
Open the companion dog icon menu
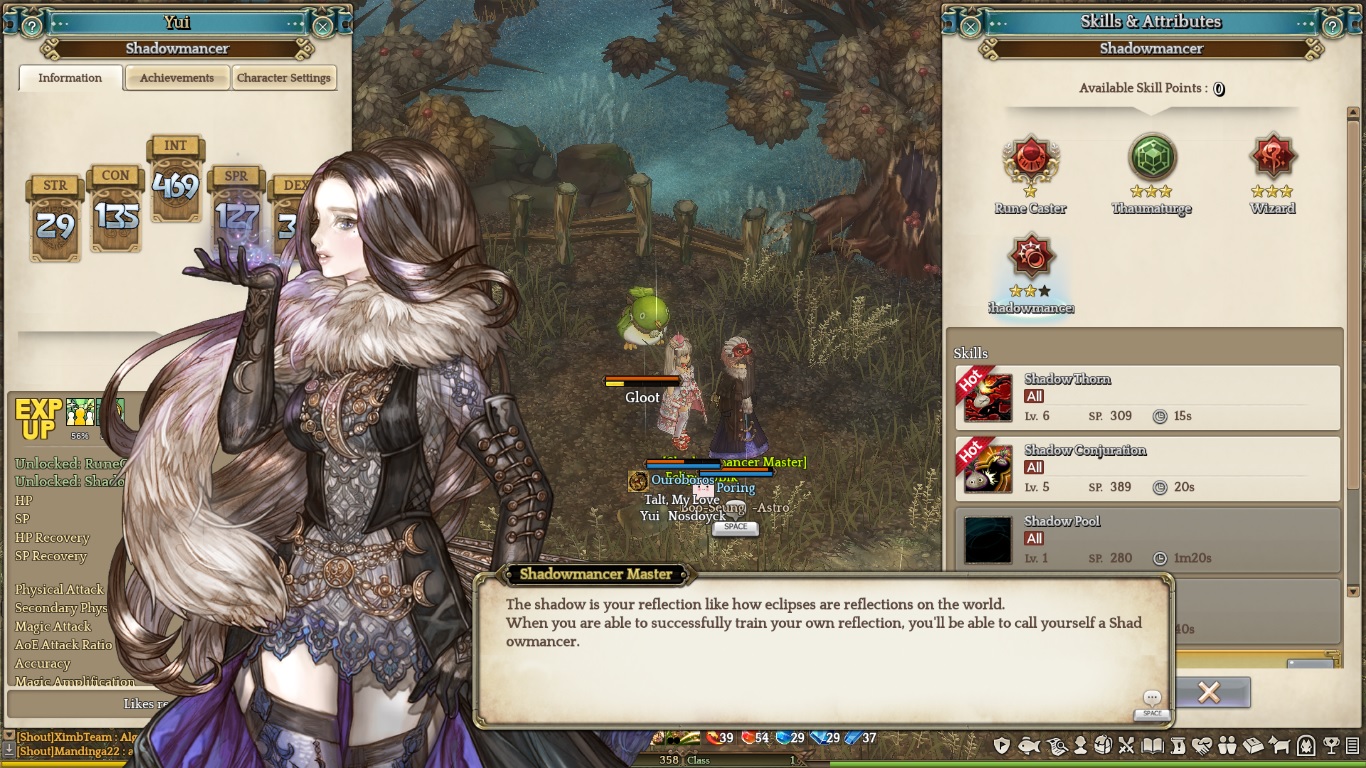1279,746
